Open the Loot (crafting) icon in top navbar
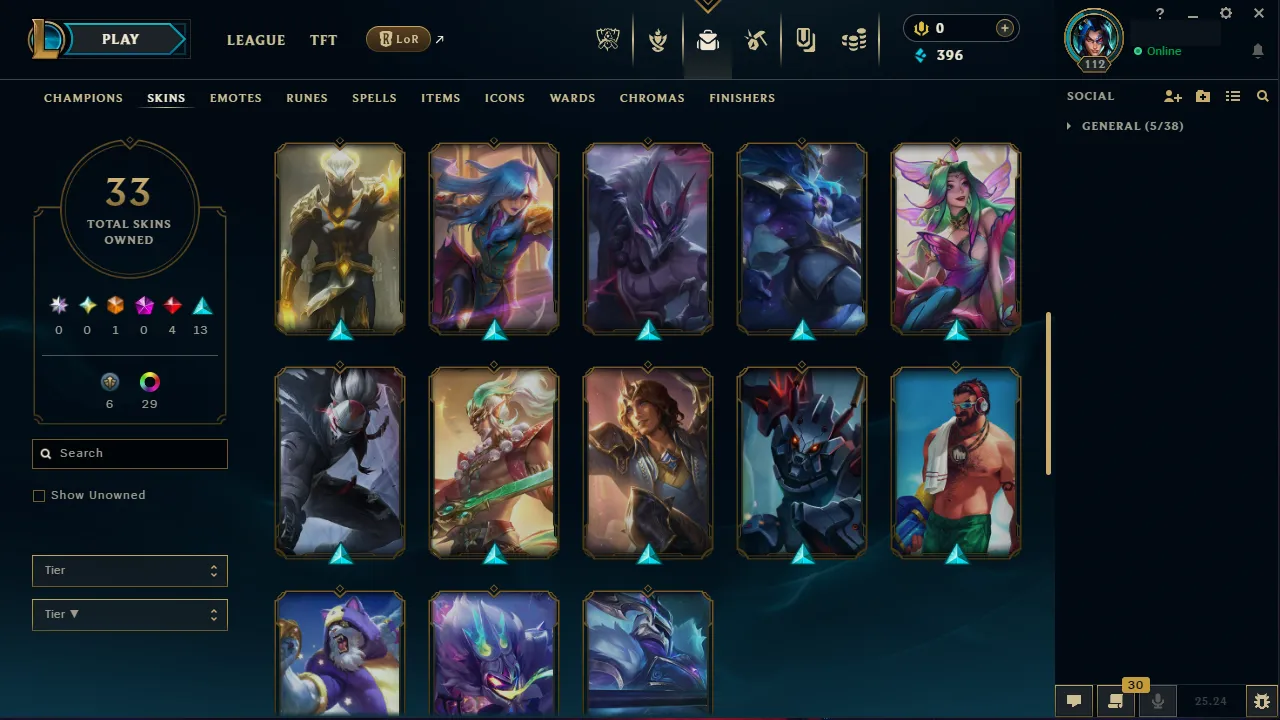The image size is (1280, 720). click(756, 40)
